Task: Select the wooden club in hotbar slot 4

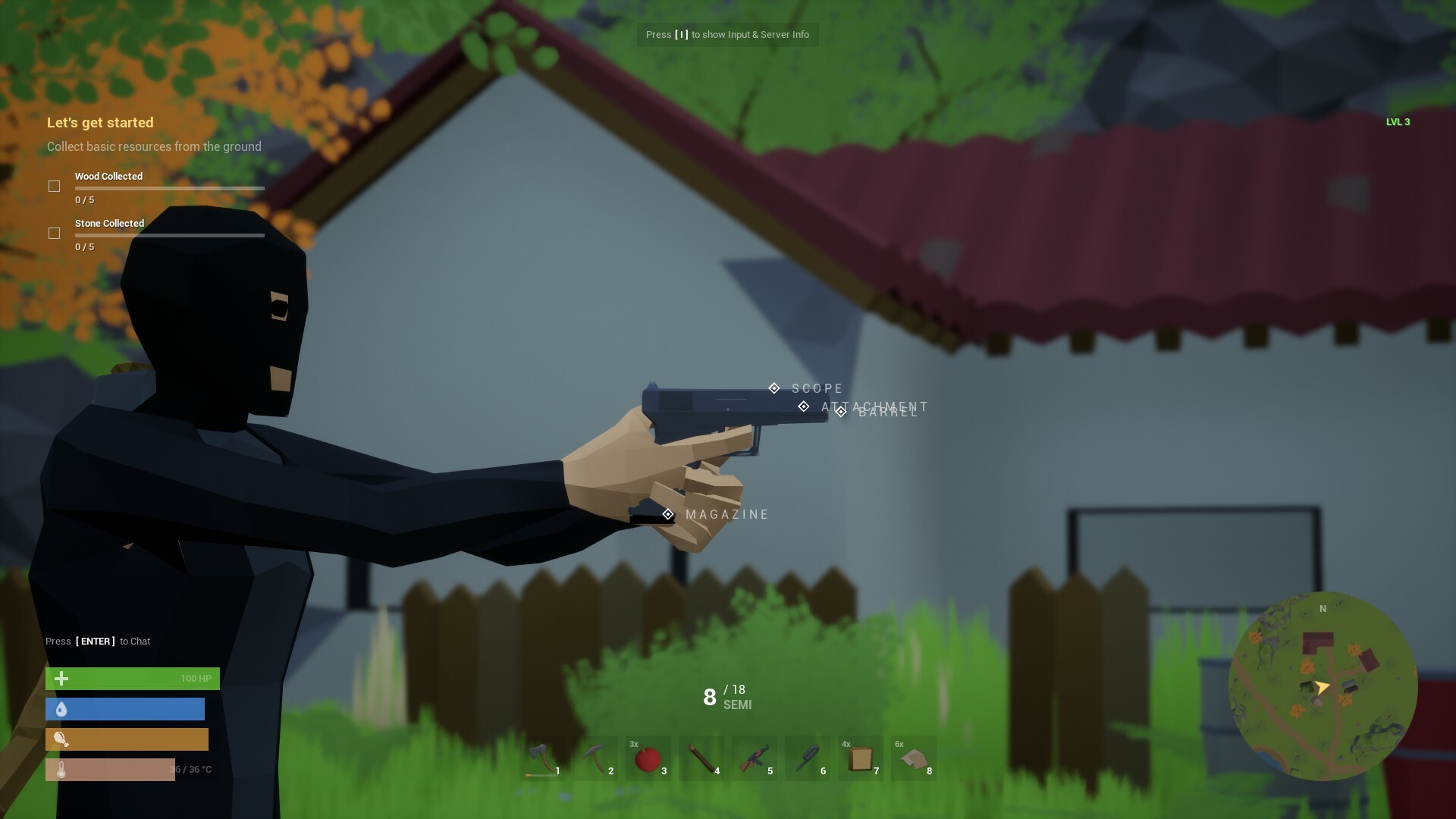Action: 702,758
